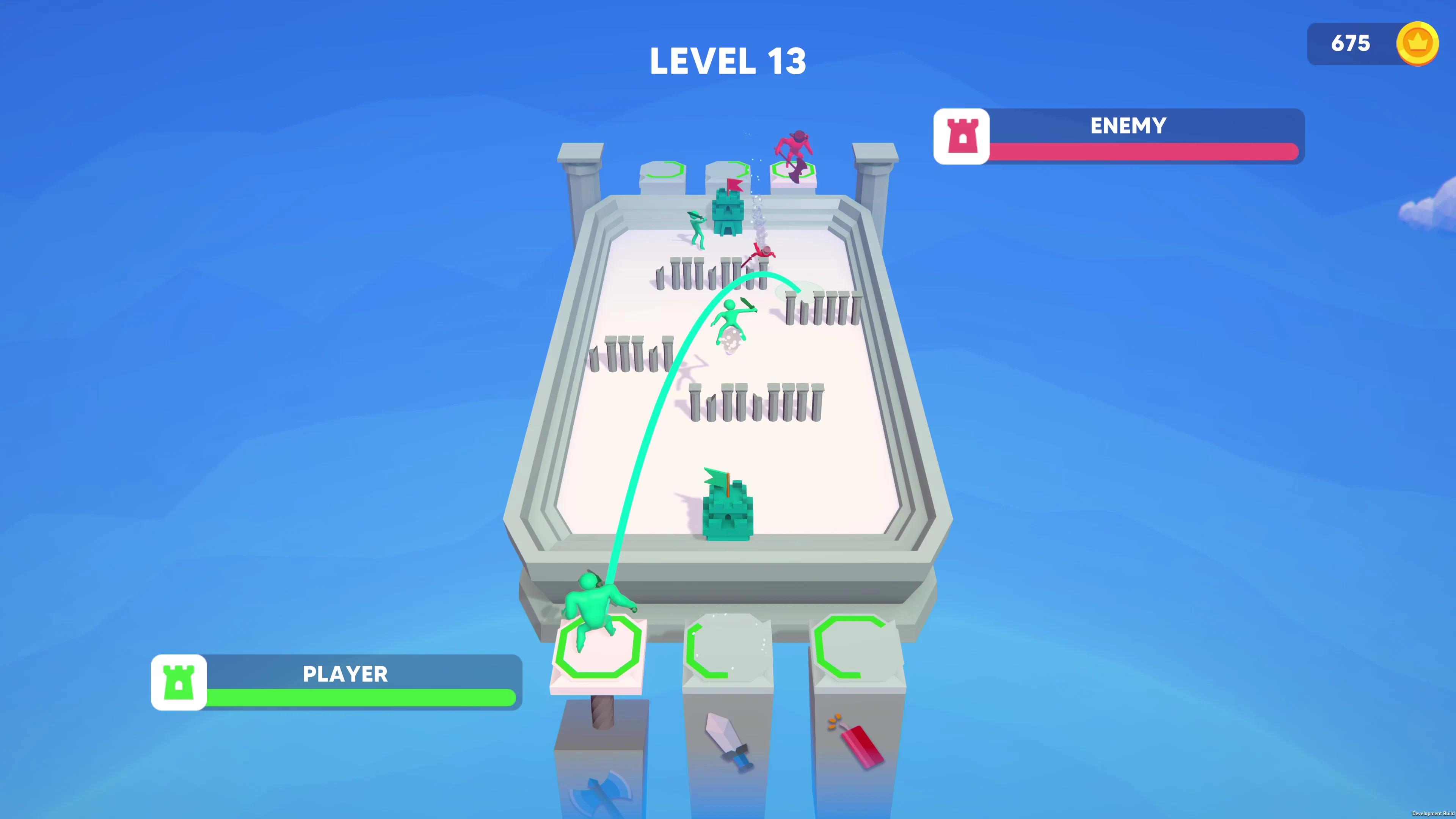Click the red enemy castle tower icon
Screen dimensions: 1456x819
coord(962,136)
